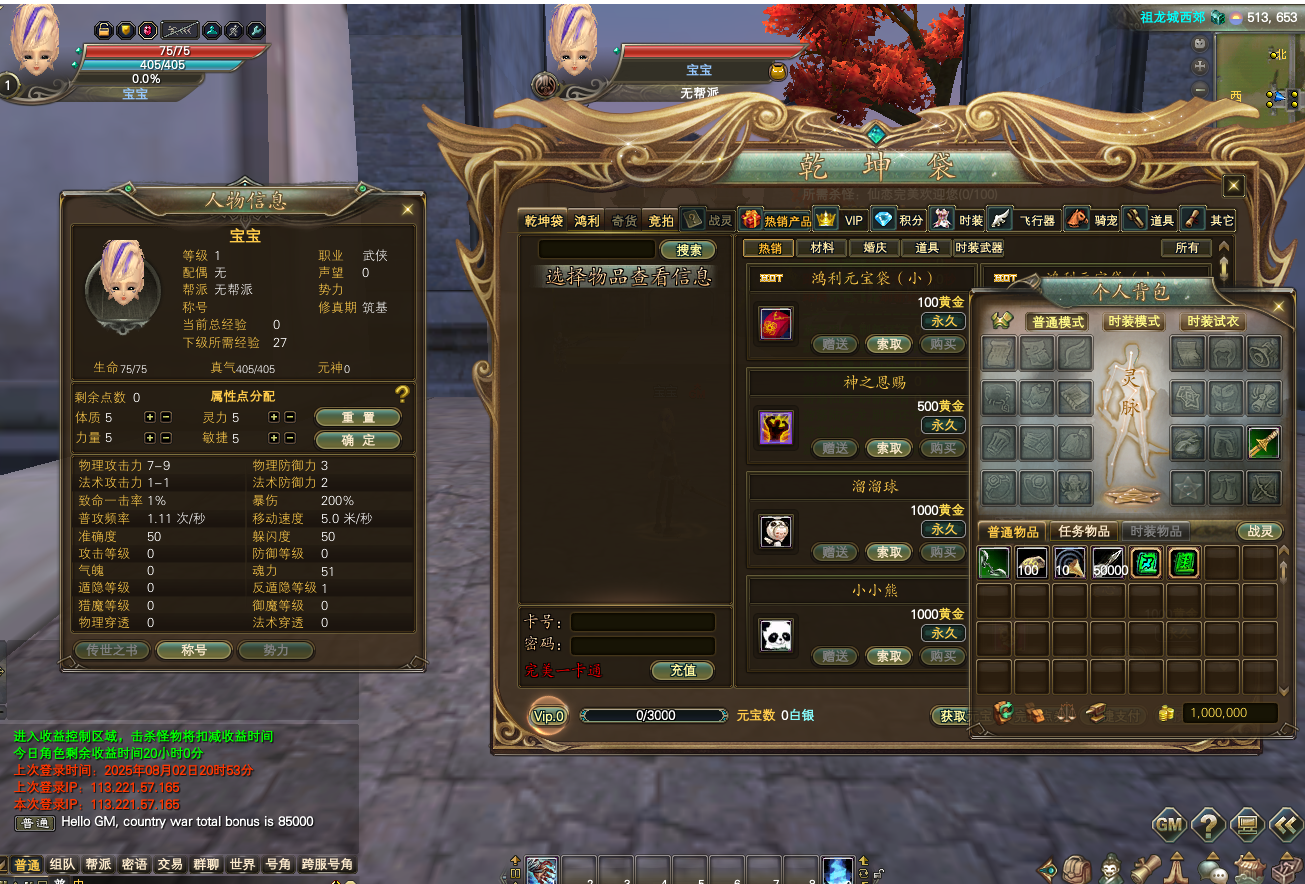The image size is (1305, 884).
Task: Switch to the 鸿利 shop tab
Action: coord(587,221)
